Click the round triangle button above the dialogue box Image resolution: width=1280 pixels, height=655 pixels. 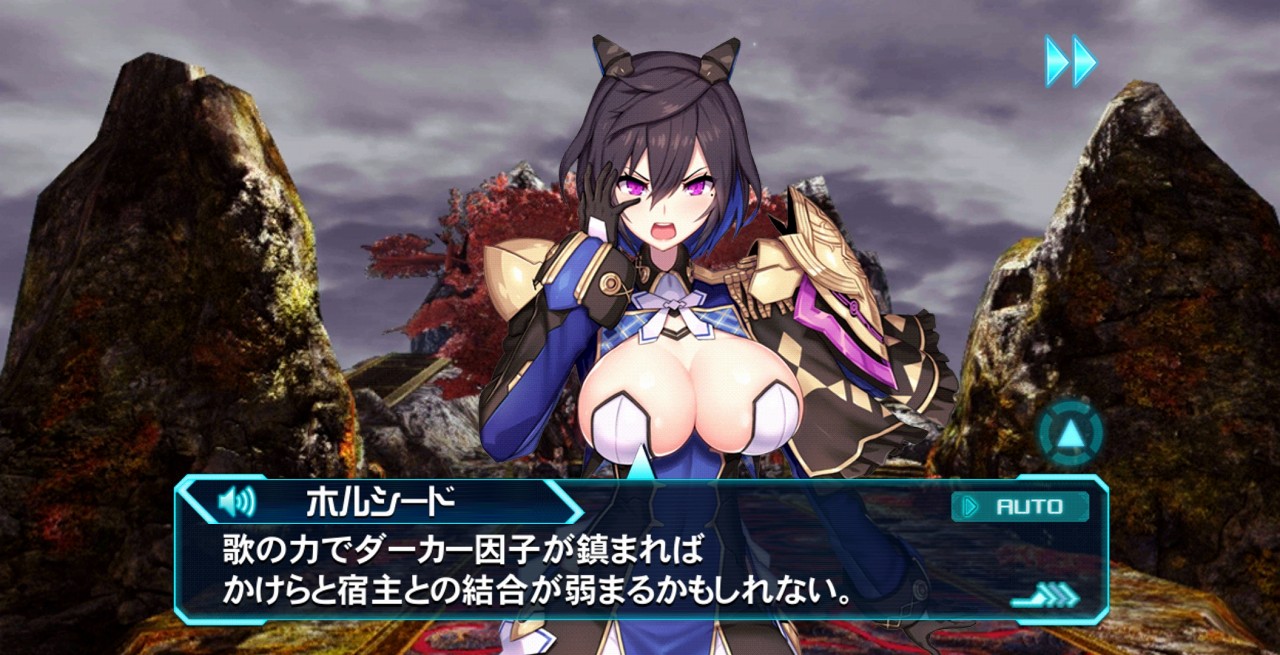(x=1070, y=434)
